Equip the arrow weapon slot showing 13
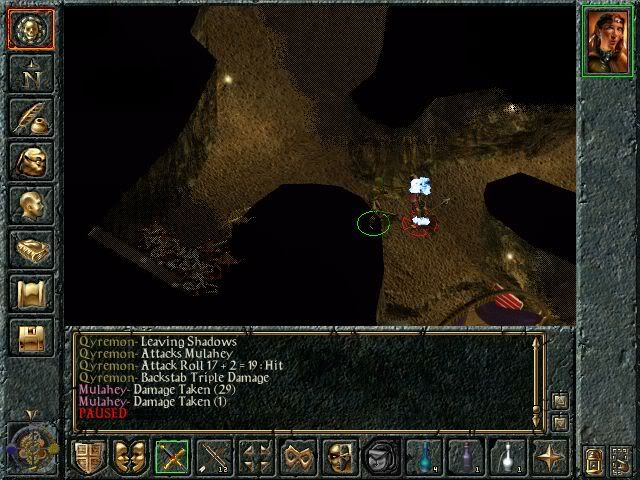Screen dimensions: 640x480 click(x=215, y=456)
